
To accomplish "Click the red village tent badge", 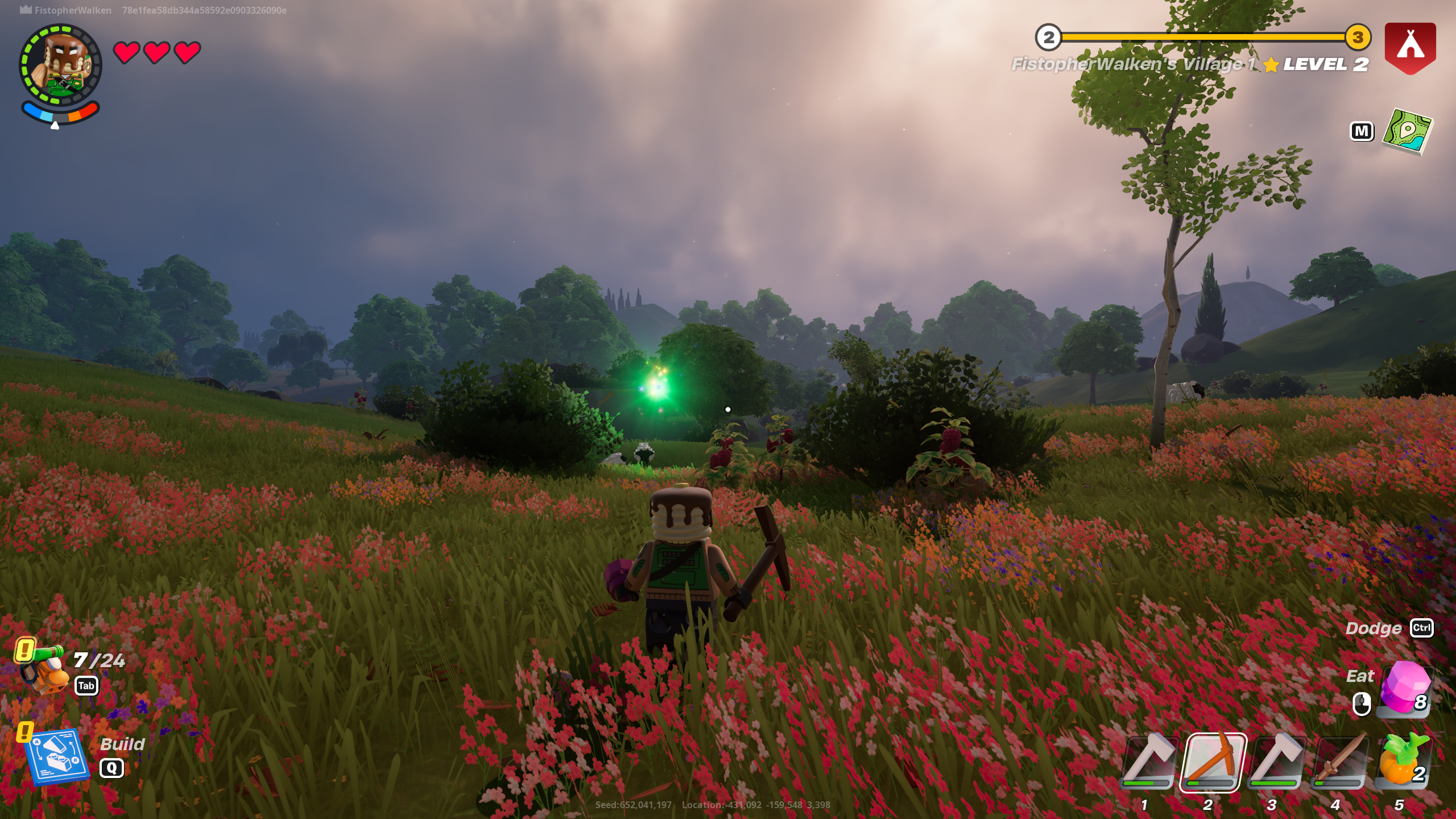I will click(1410, 48).
